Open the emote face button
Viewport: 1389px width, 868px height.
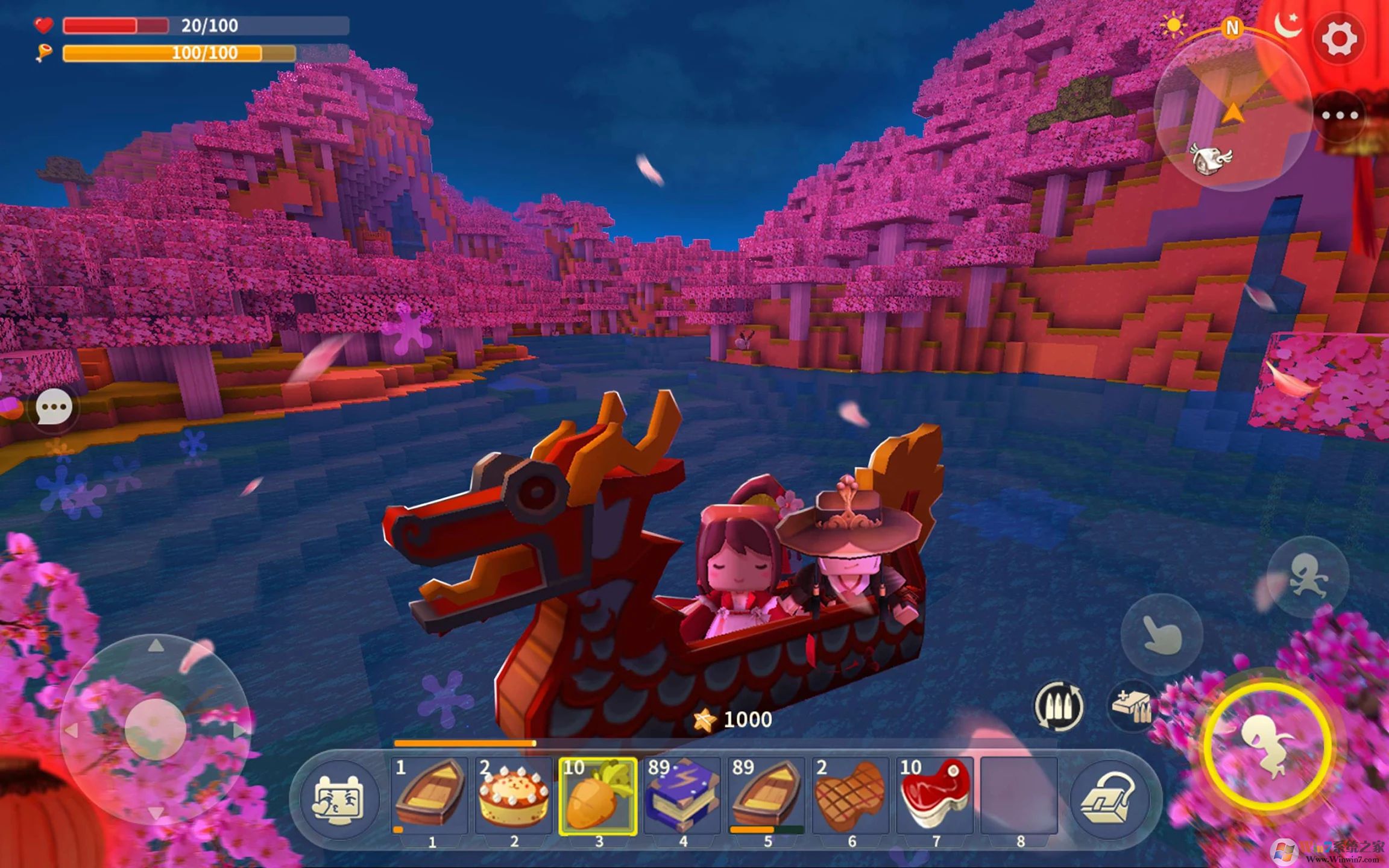338,800
